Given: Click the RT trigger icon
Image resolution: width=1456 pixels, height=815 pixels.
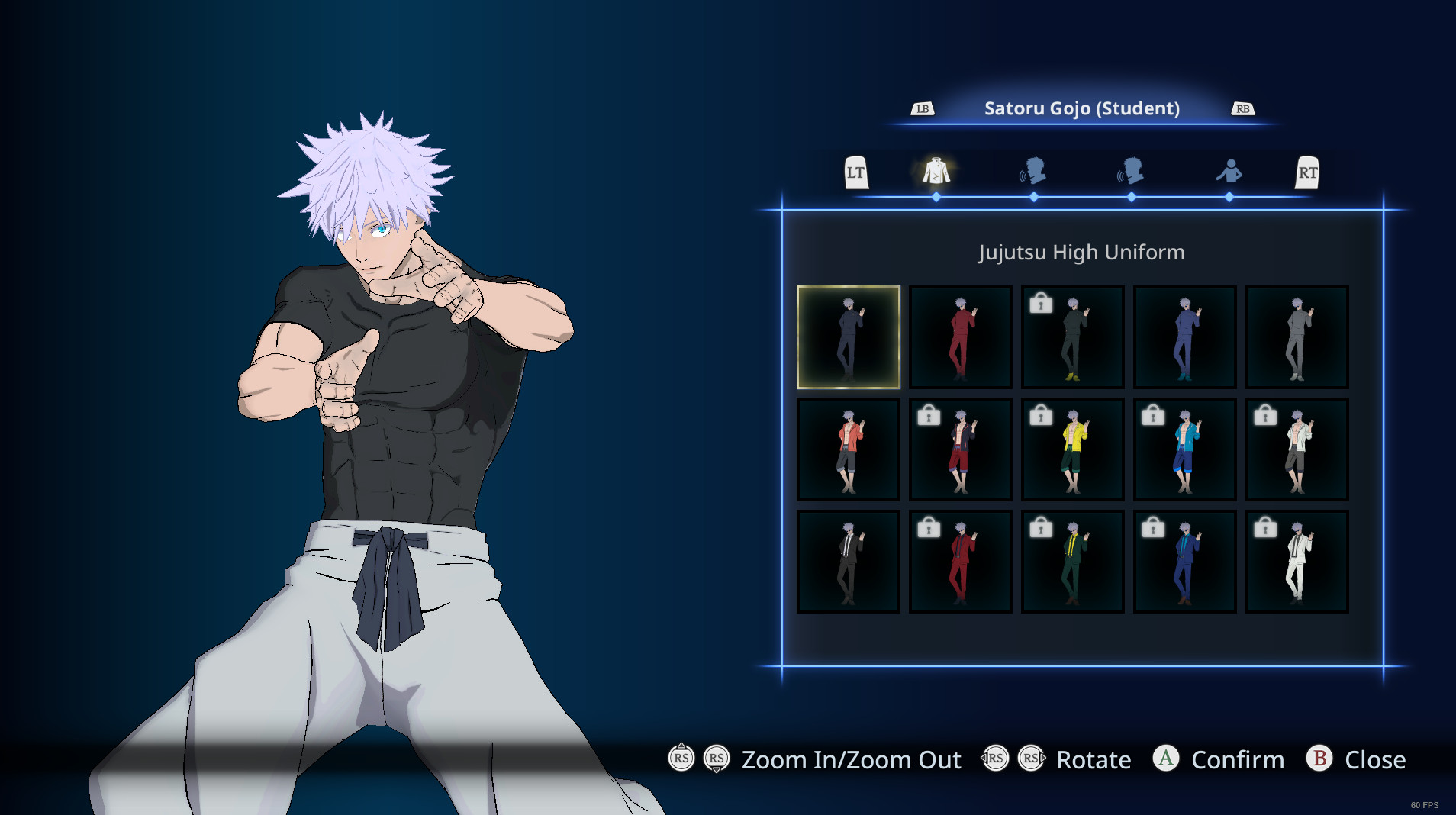Looking at the screenshot, I should pyautogui.click(x=1309, y=172).
